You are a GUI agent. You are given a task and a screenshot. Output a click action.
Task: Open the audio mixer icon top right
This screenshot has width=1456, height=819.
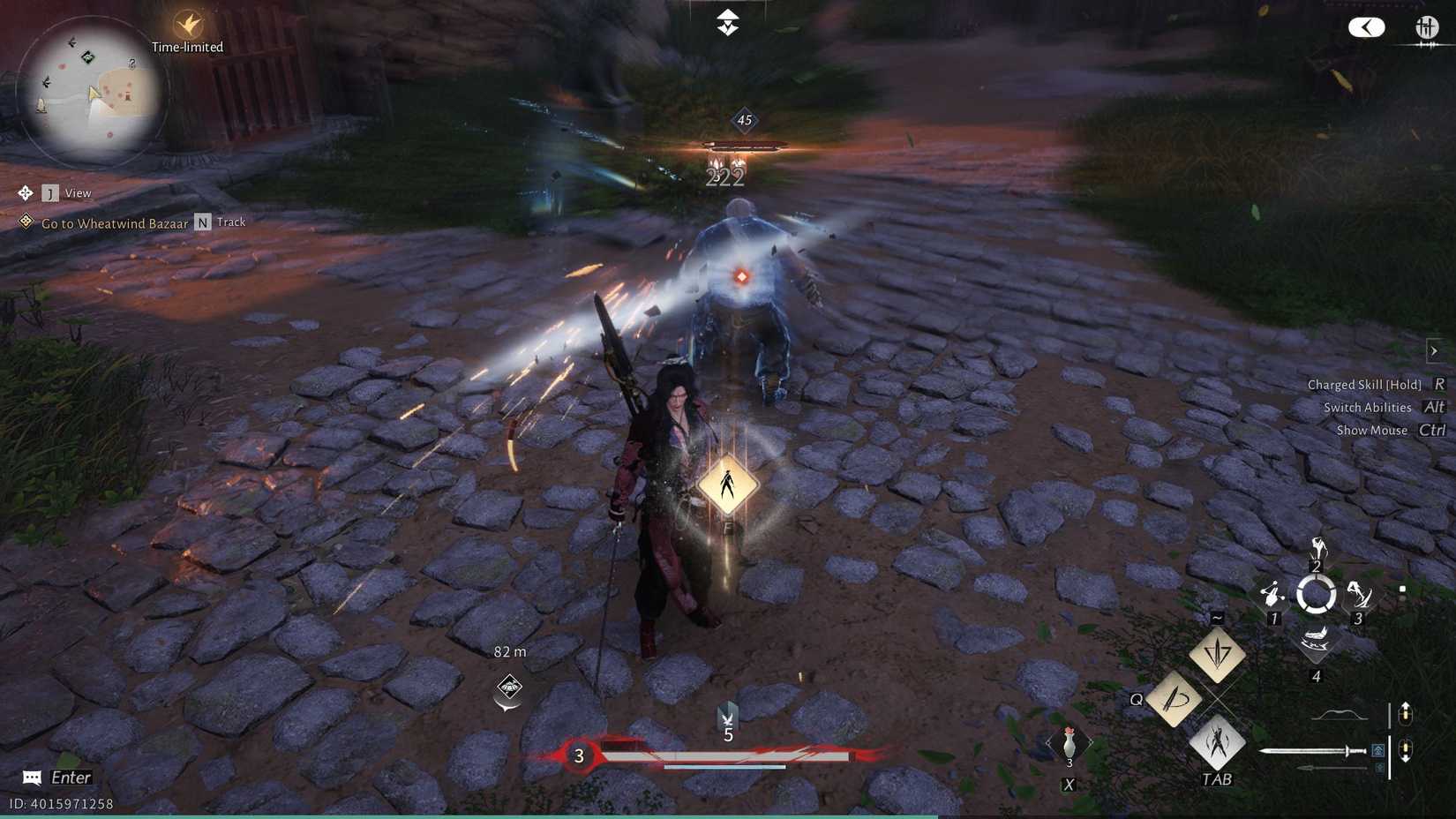(x=1429, y=27)
